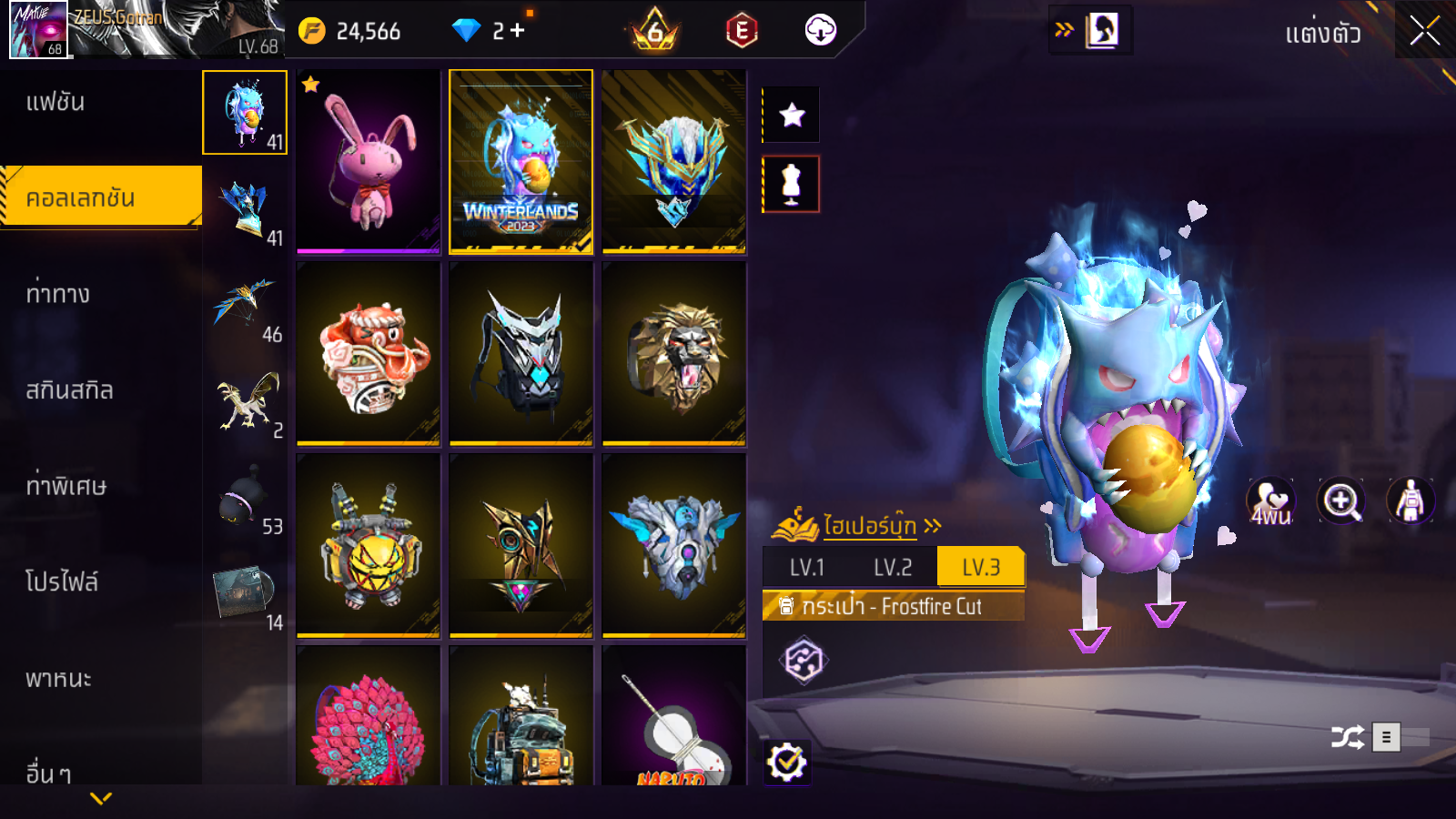Image resolution: width=1456 pixels, height=819 pixels.
Task: Switch backpack preview to LV.2
Action: [x=893, y=568]
